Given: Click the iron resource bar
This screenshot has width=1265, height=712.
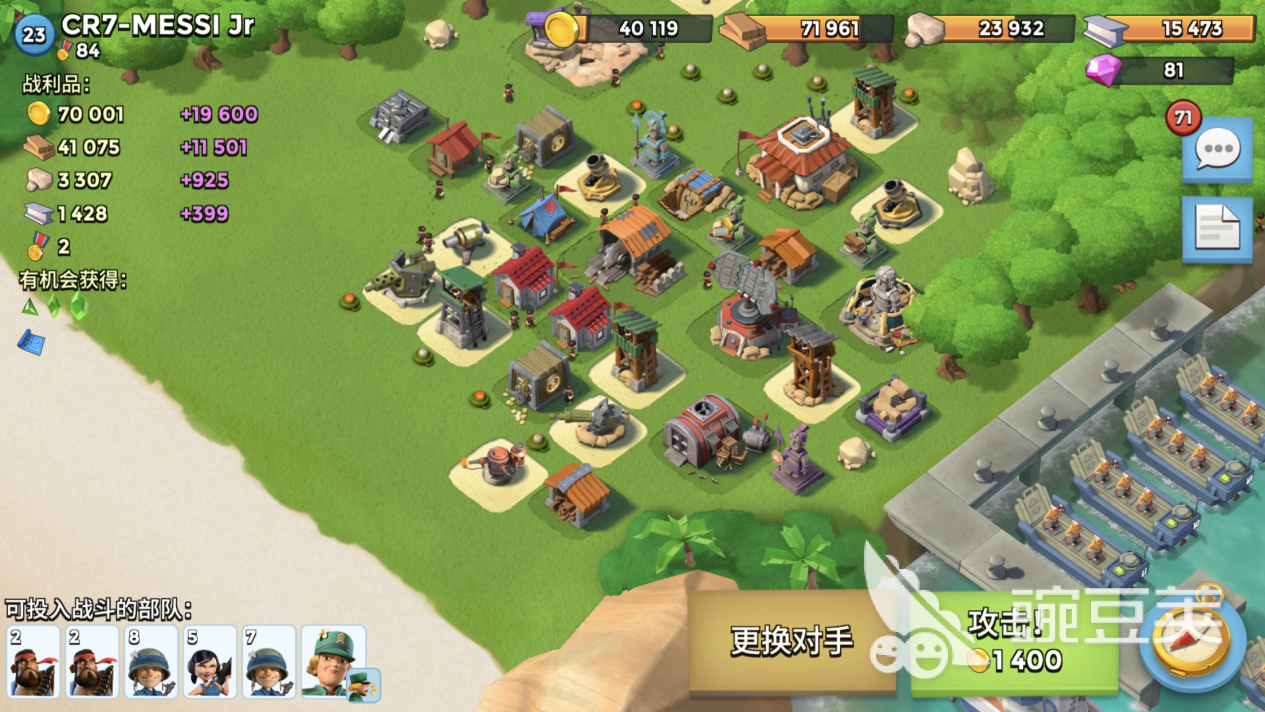Looking at the screenshot, I should 1172,28.
